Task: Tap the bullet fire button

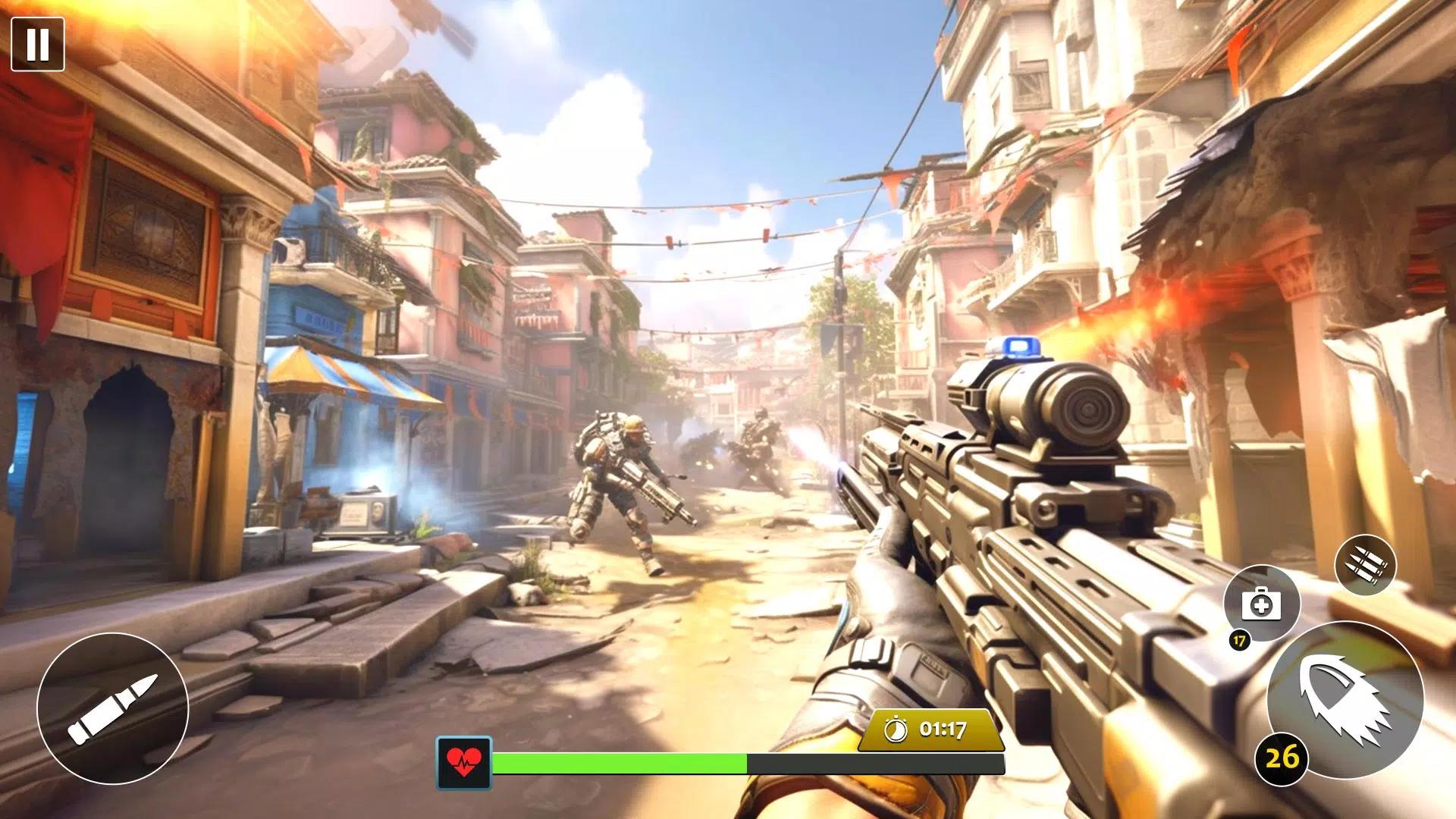Action: pyautogui.click(x=112, y=708)
